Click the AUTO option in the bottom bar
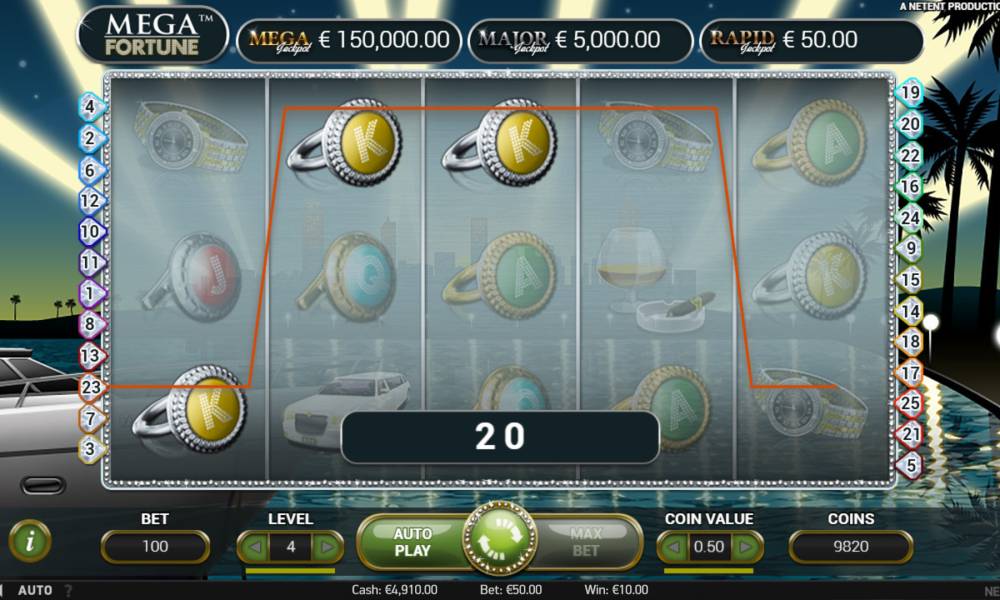The image size is (1000, 600). [35, 590]
